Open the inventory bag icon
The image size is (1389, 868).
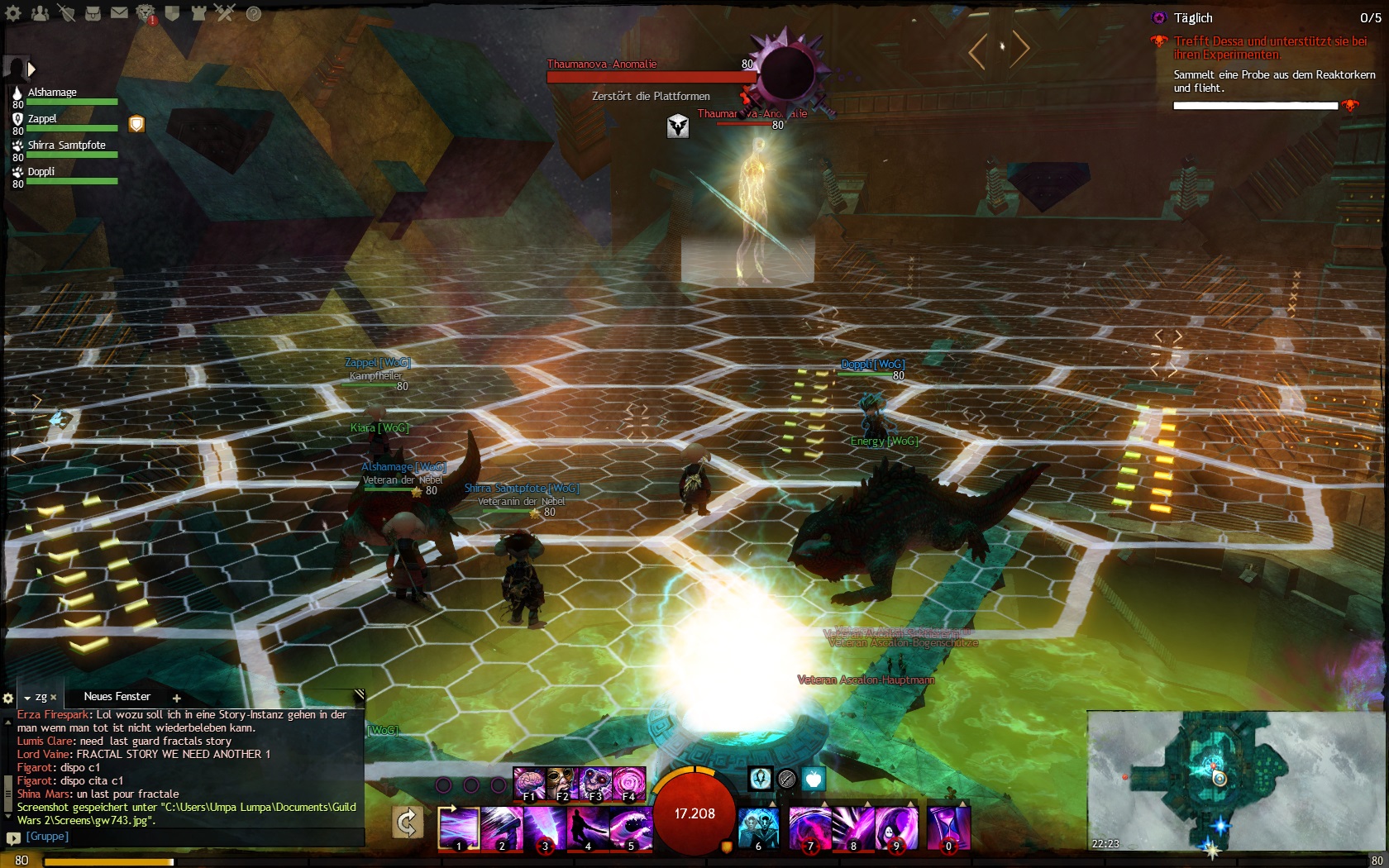coord(93,12)
